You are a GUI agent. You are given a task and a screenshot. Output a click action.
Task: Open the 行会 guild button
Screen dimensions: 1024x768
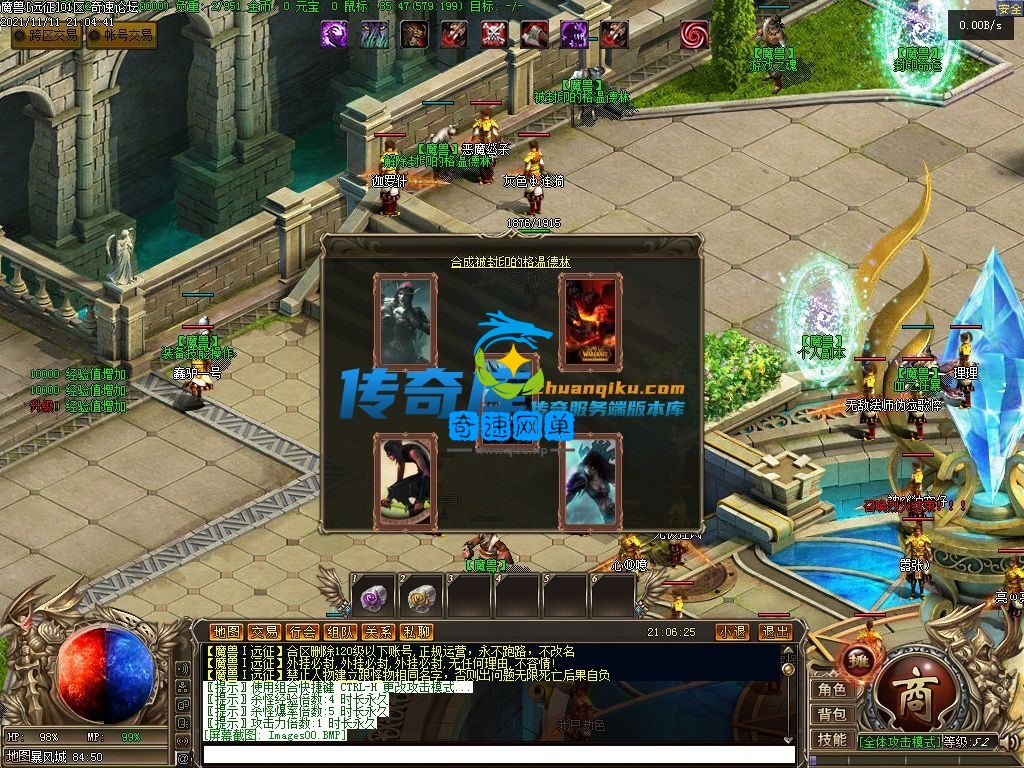302,632
